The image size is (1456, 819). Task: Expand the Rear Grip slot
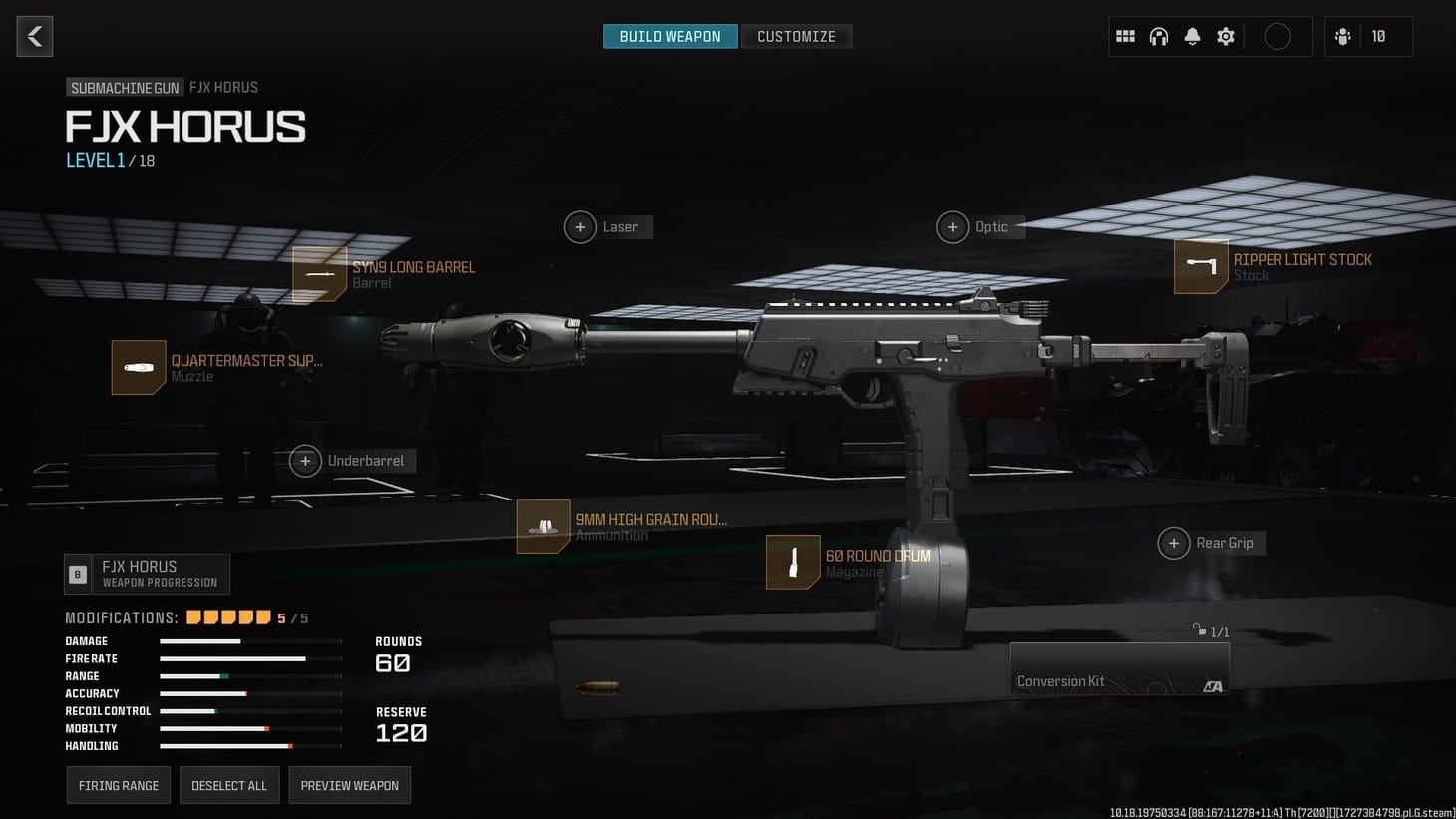pyautogui.click(x=1174, y=543)
